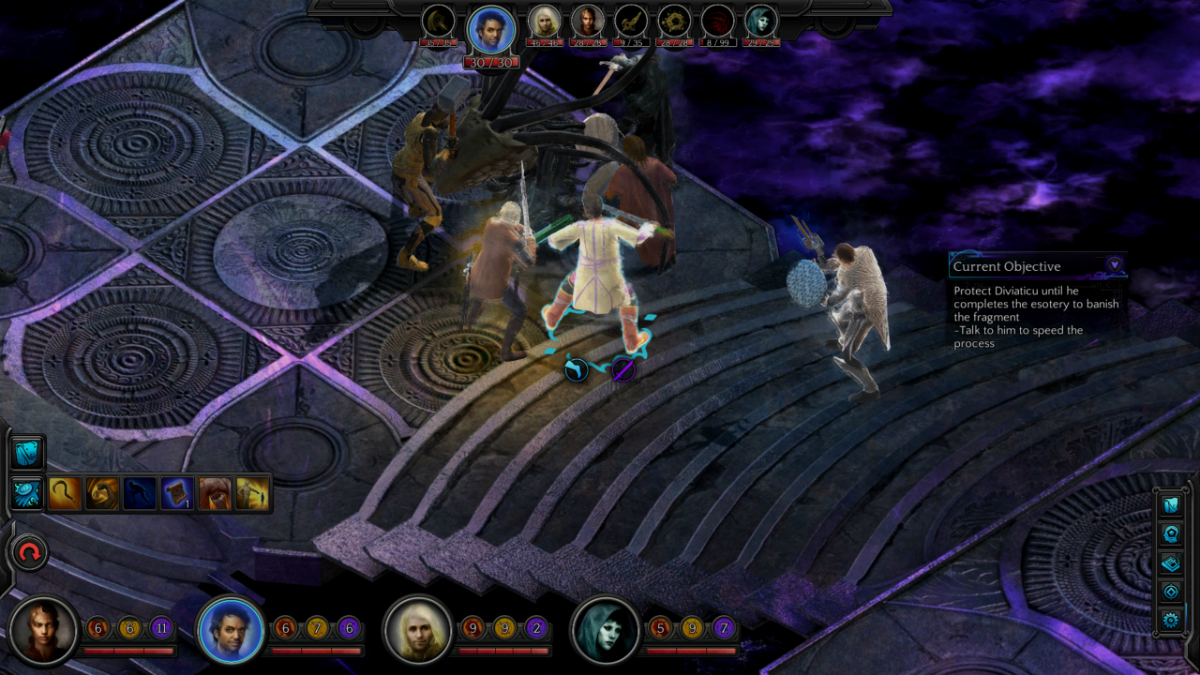Click the golden splatter creature turn icon
The height and width of the screenshot is (675, 1200).
tap(673, 21)
